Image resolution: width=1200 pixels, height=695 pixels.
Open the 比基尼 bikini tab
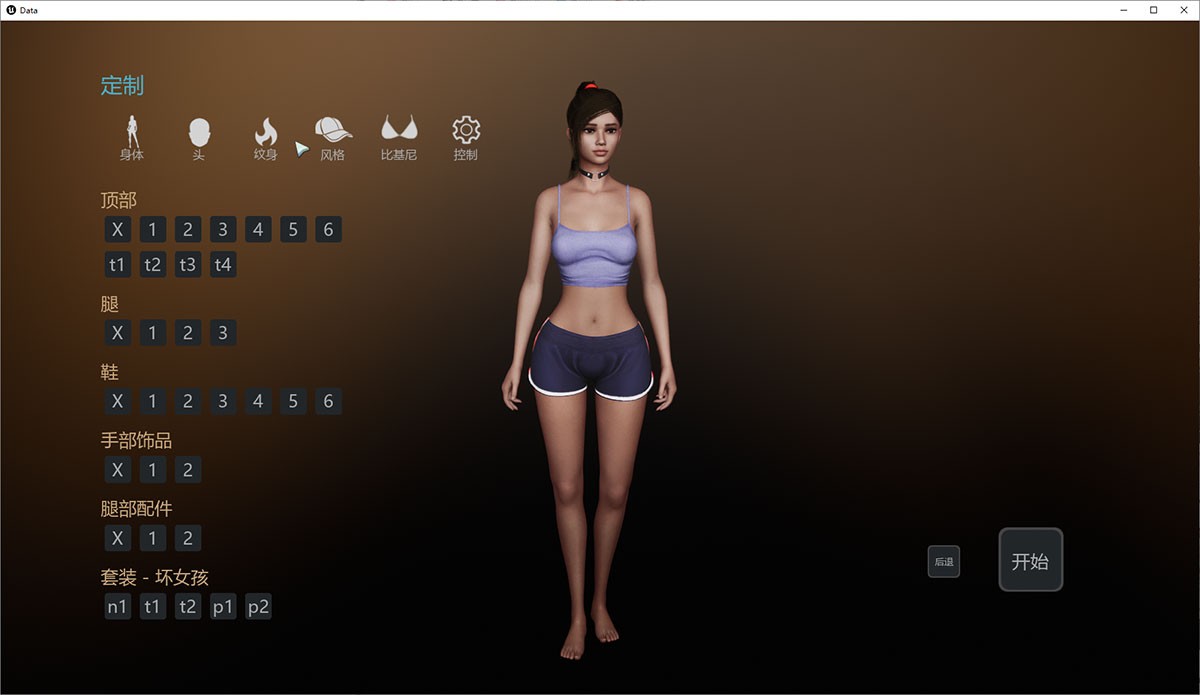(x=399, y=138)
